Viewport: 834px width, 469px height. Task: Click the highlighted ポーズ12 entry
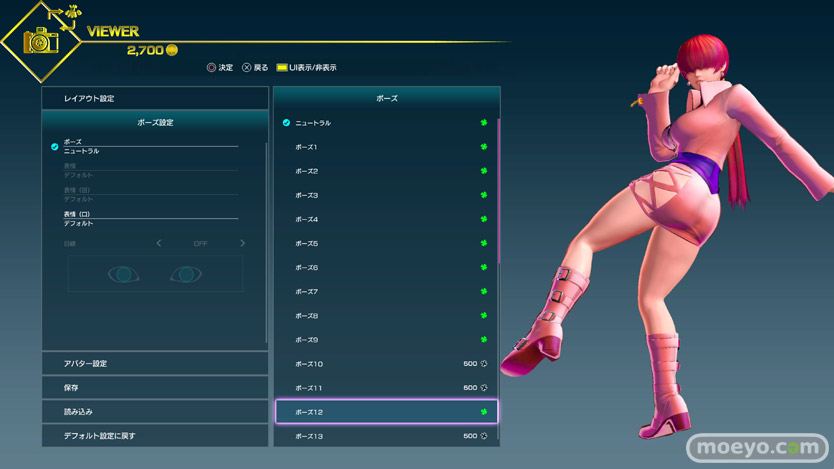[386, 412]
